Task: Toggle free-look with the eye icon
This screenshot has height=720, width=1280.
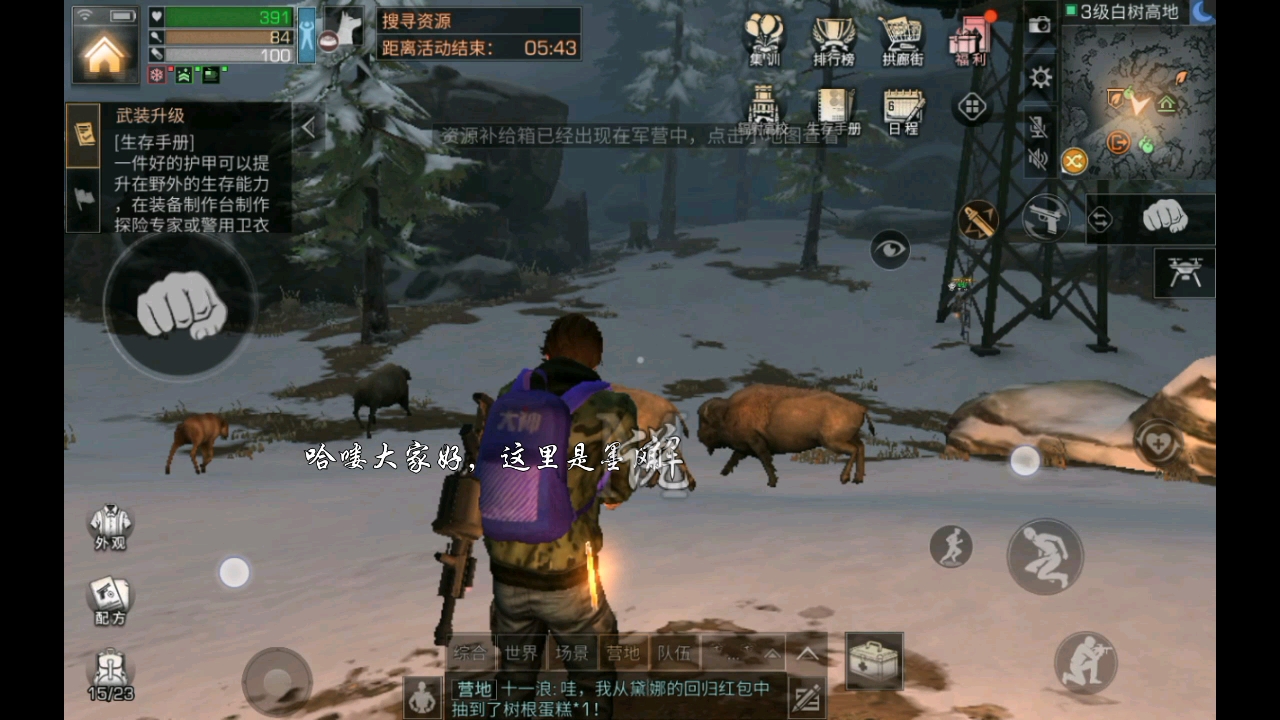Action: [891, 250]
